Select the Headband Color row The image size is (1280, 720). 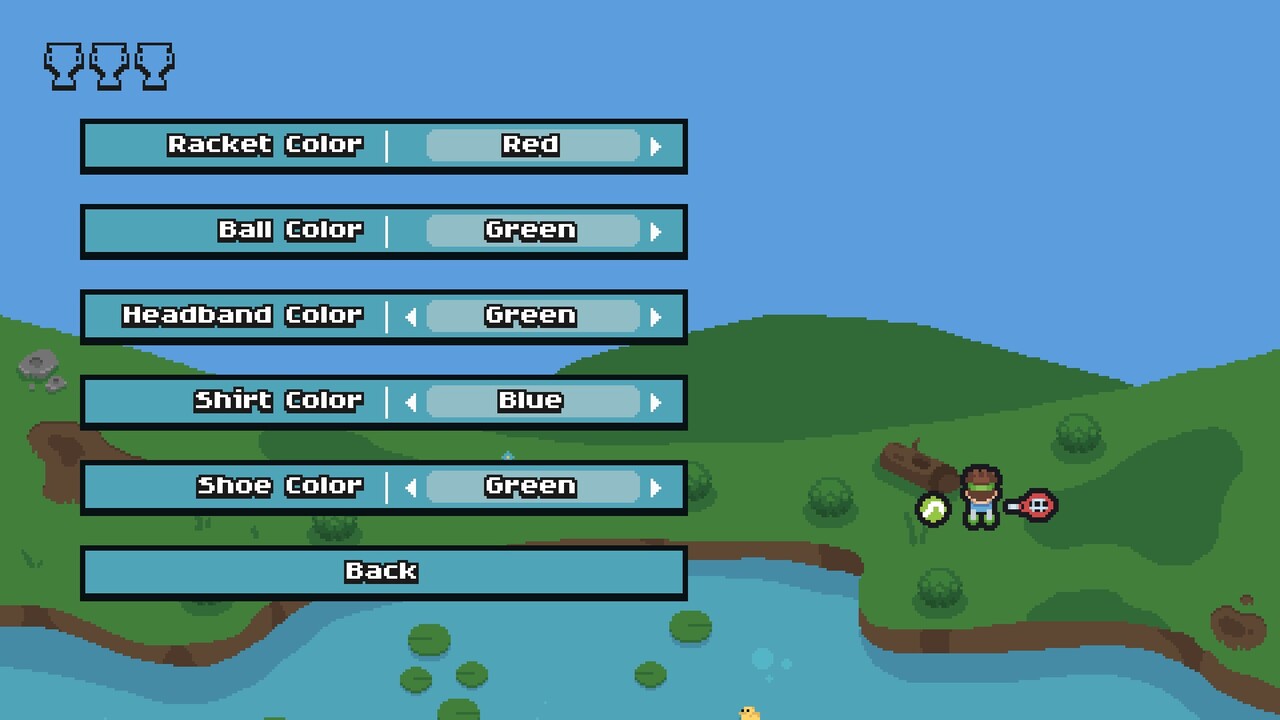pos(240,316)
